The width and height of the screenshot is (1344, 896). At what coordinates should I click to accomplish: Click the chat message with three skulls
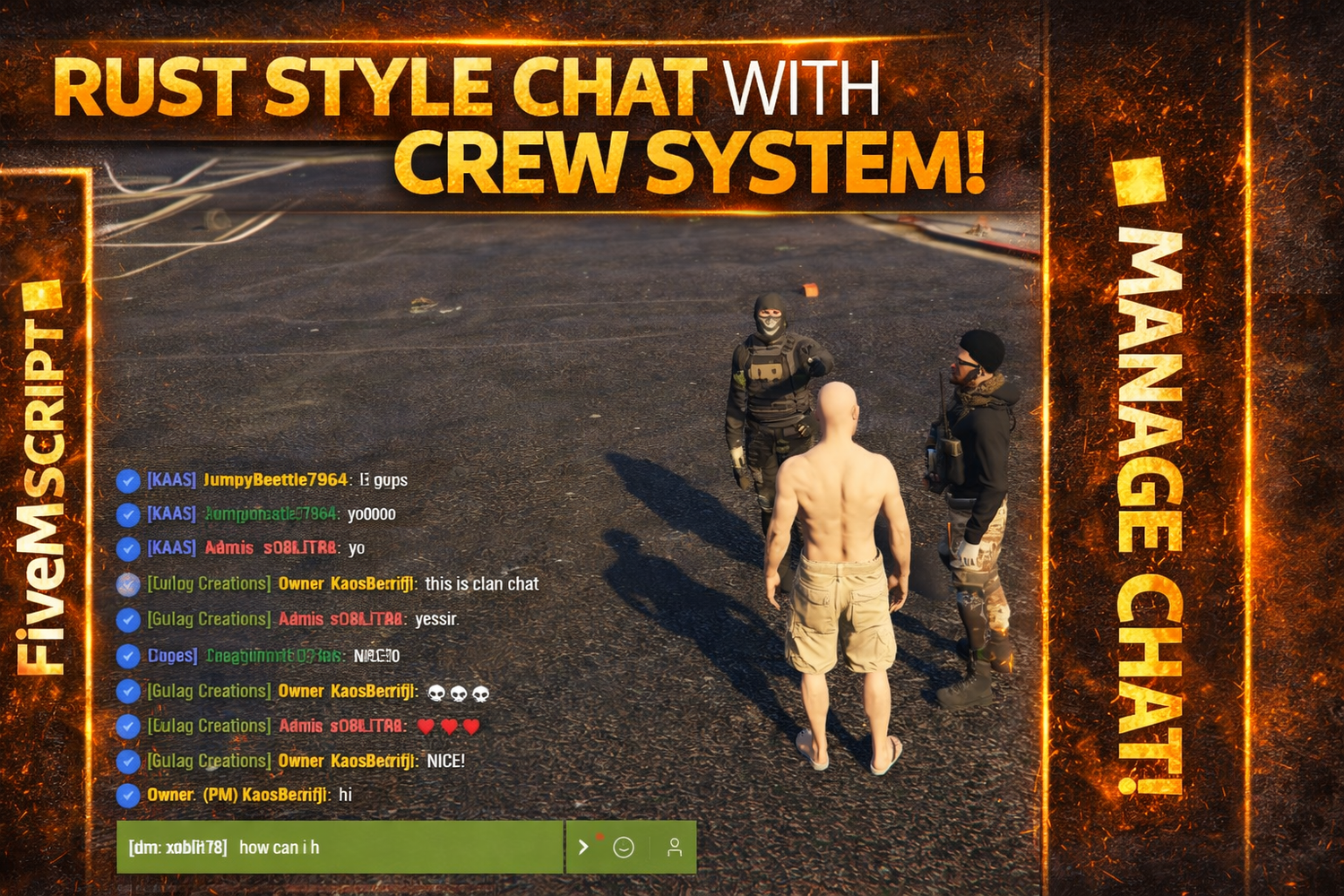[458, 693]
